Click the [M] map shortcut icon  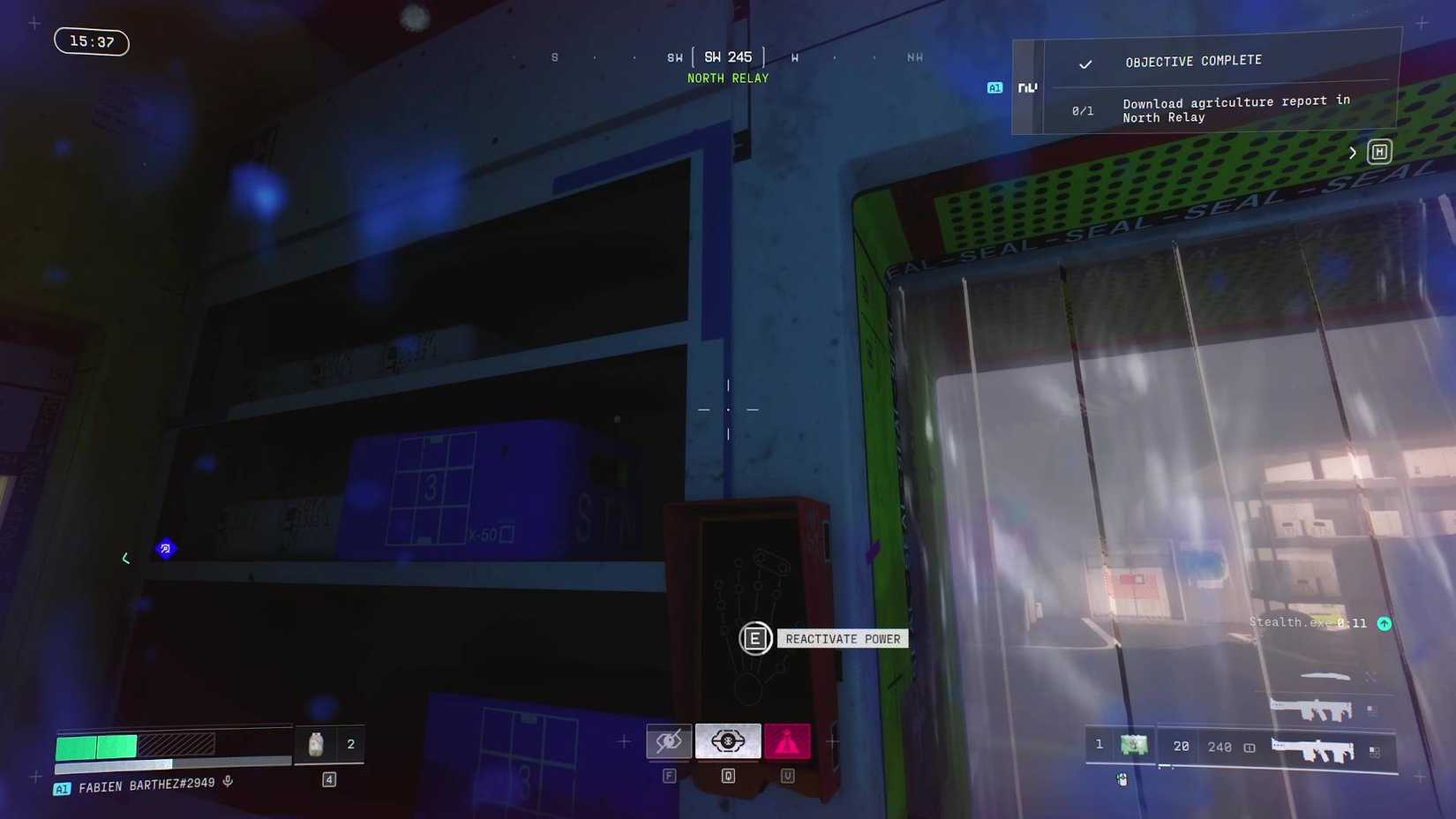1379,152
